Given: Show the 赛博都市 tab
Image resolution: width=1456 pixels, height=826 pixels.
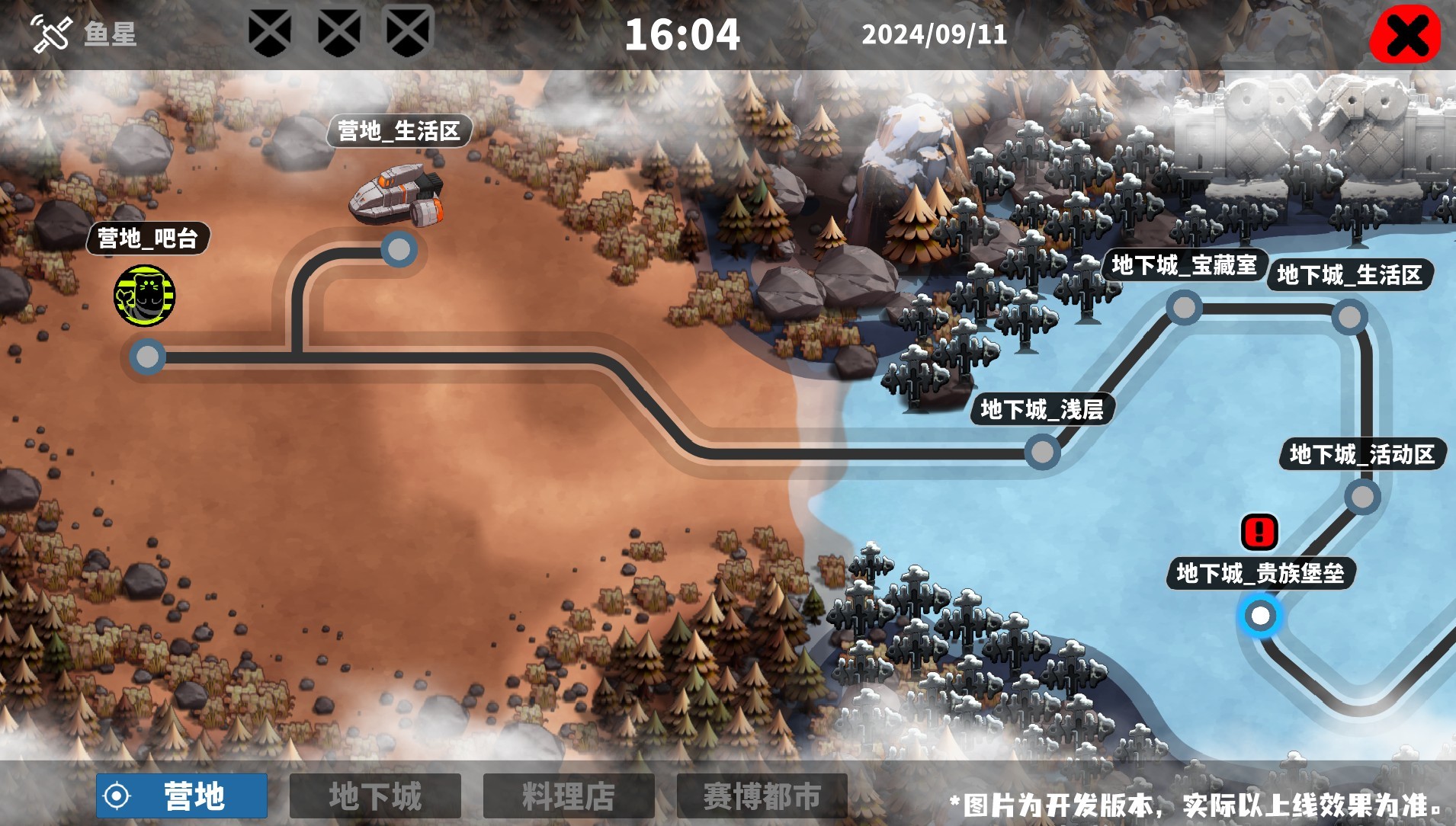Looking at the screenshot, I should (762, 796).
